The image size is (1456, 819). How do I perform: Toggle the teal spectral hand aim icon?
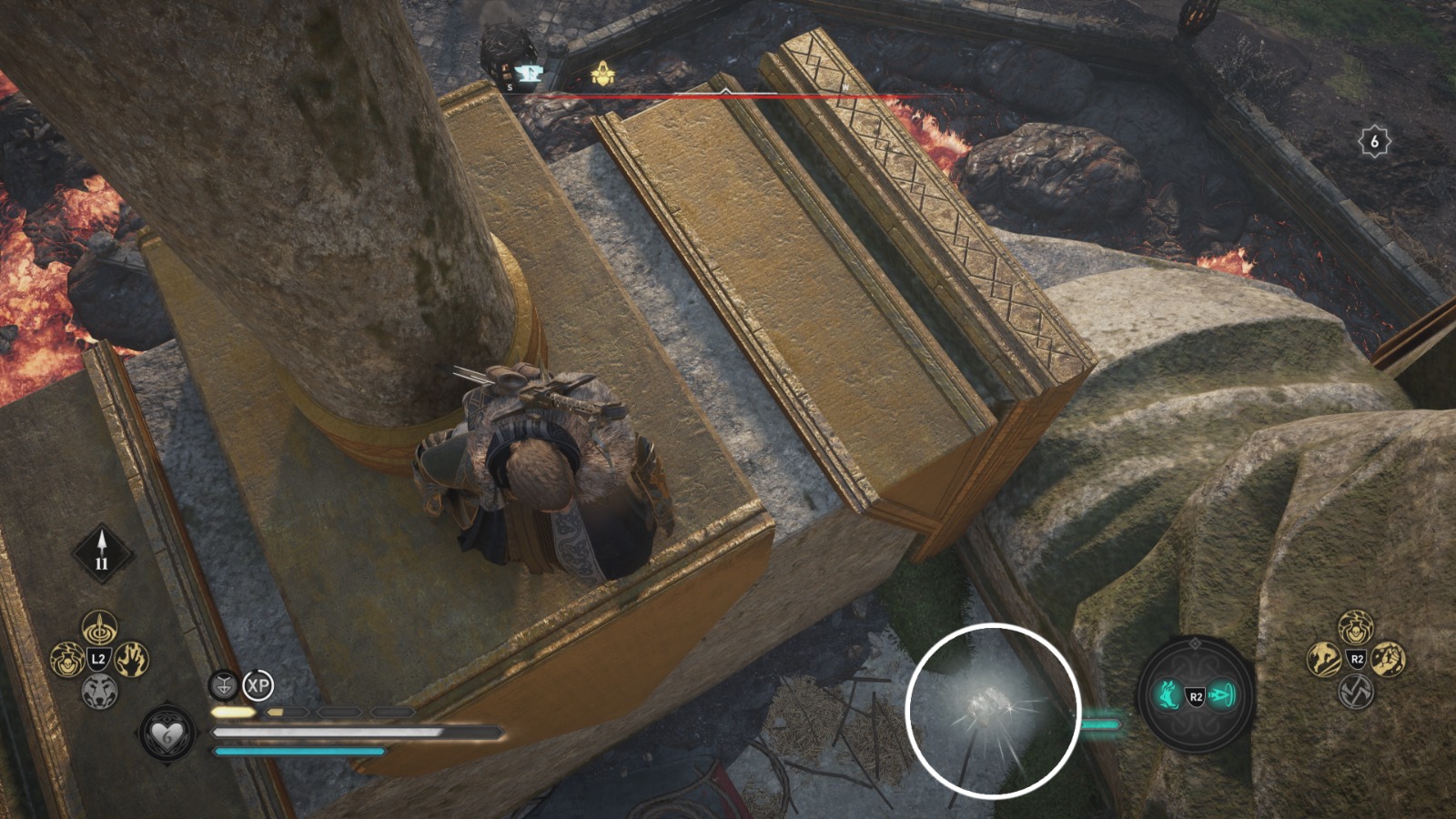(1169, 695)
